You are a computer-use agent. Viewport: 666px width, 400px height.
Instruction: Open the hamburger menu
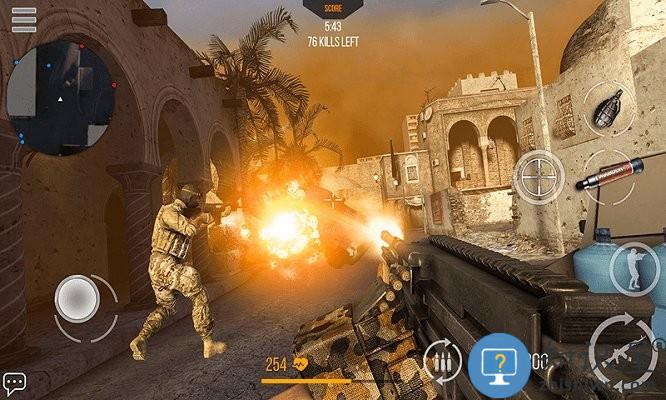pos(23,19)
